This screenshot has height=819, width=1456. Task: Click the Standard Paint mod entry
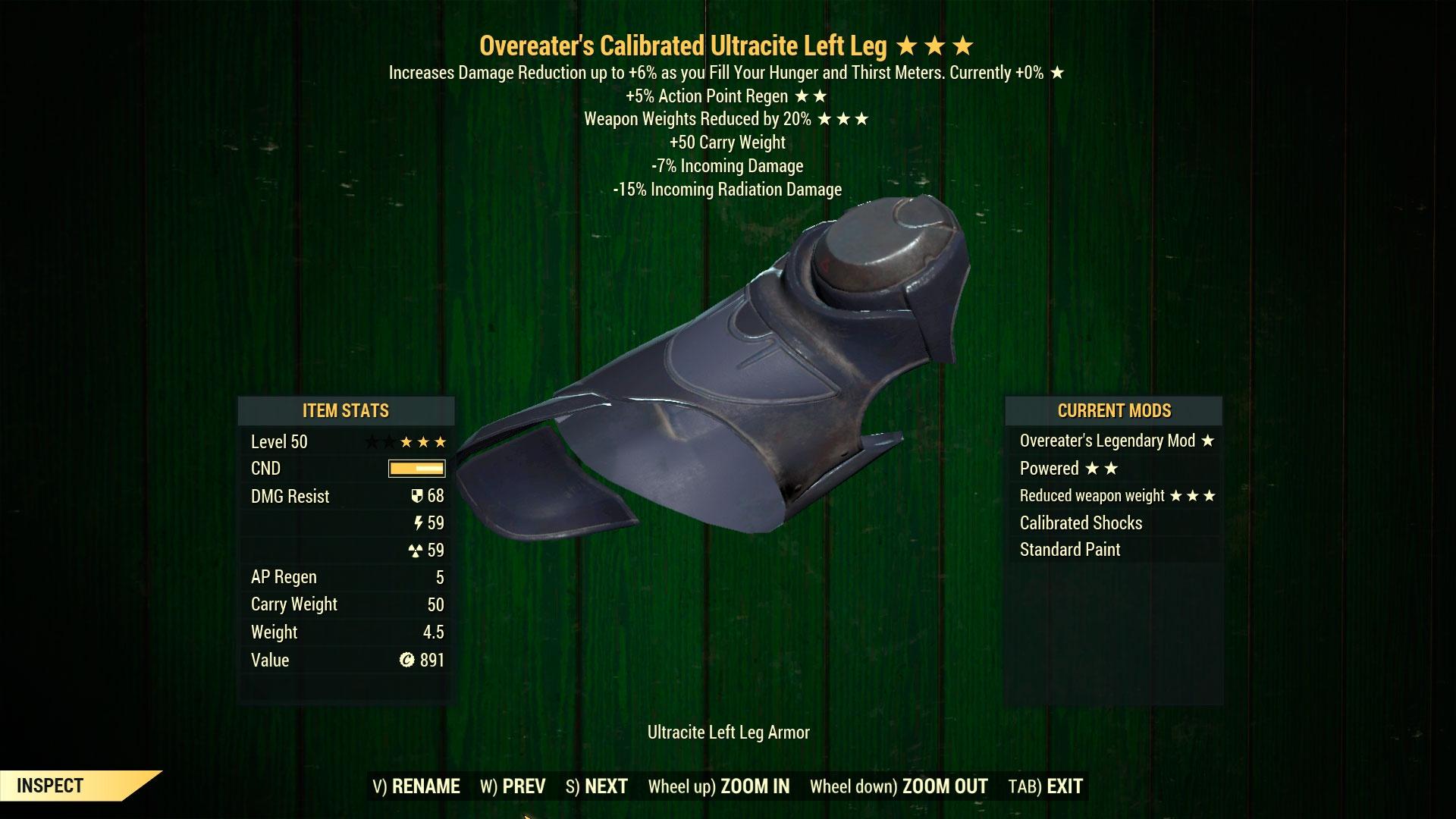point(1069,550)
